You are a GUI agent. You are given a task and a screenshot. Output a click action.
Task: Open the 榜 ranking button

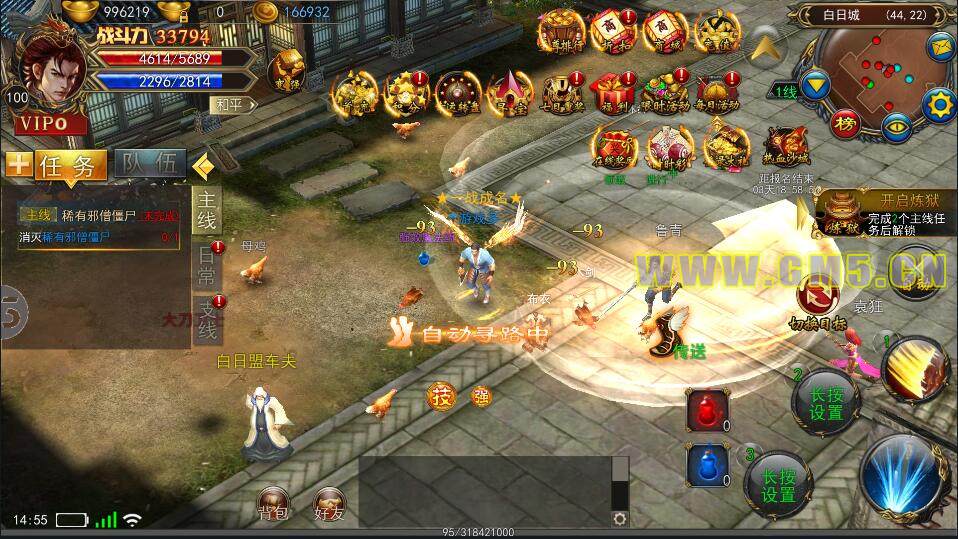click(846, 122)
